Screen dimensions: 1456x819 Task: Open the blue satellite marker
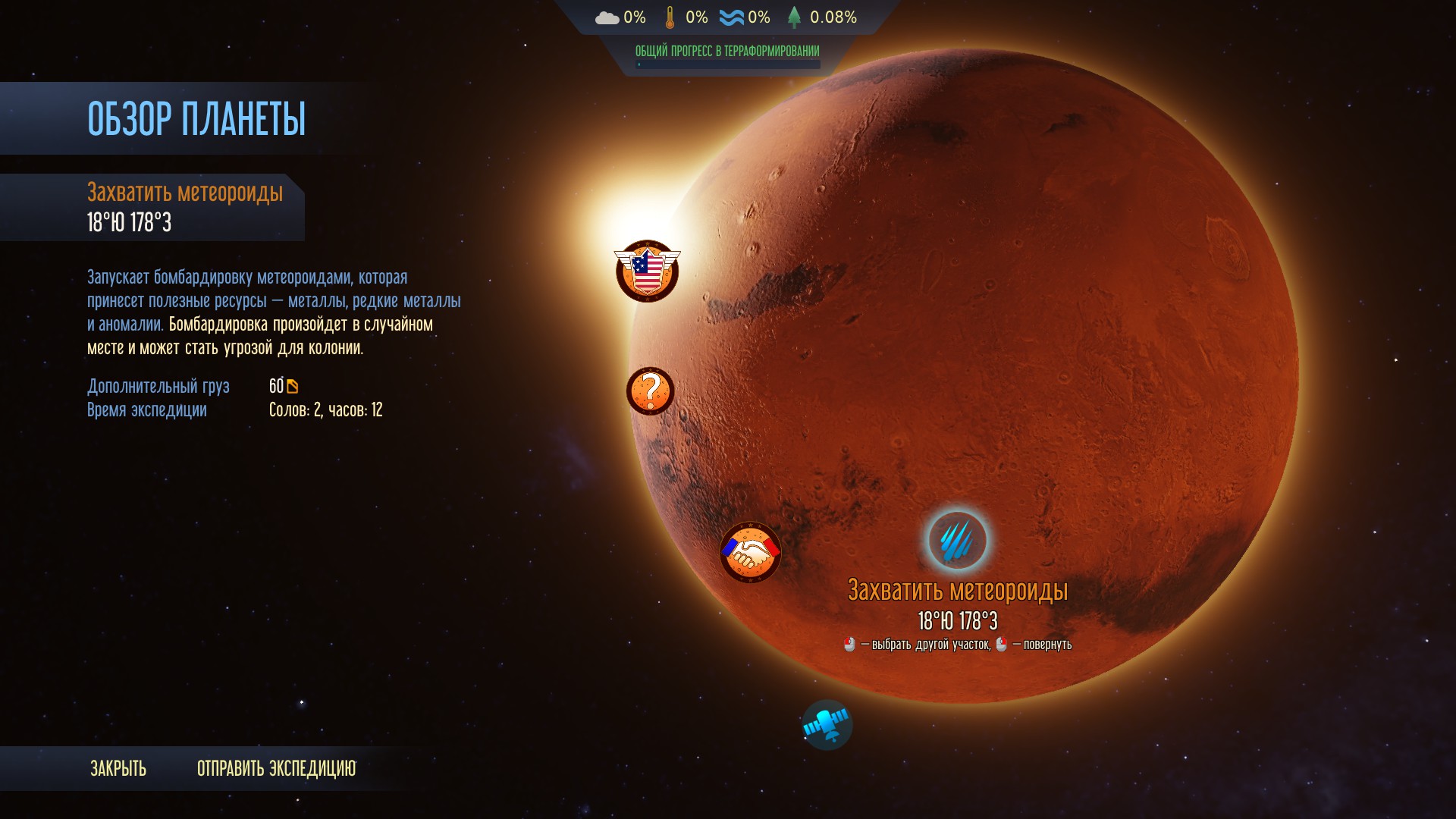tap(827, 725)
